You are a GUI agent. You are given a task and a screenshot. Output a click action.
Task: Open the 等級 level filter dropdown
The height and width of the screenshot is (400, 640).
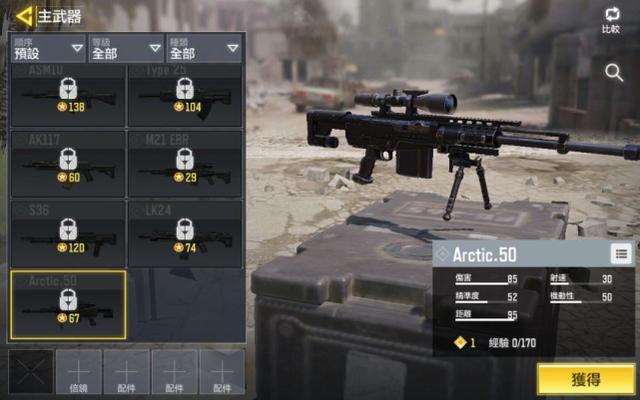click(126, 48)
